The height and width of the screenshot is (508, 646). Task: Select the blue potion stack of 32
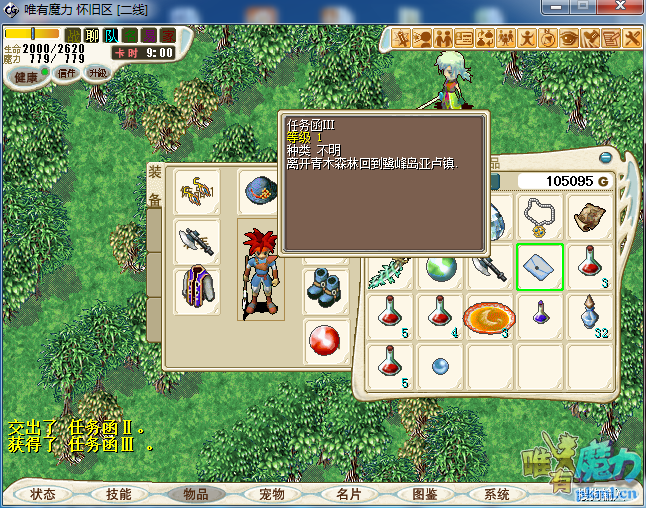pyautogui.click(x=590, y=316)
